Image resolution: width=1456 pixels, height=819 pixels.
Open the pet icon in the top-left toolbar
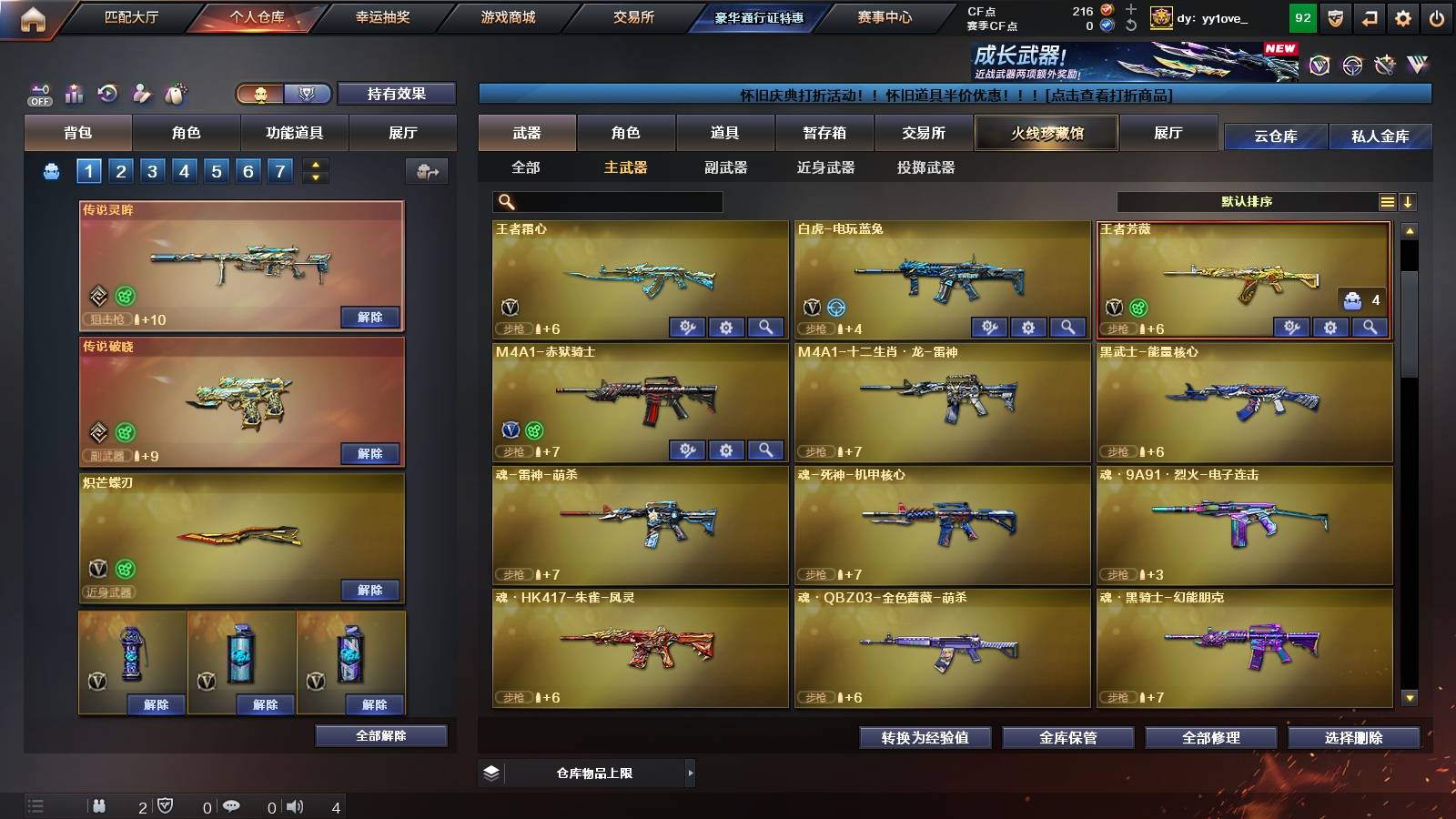point(177,91)
